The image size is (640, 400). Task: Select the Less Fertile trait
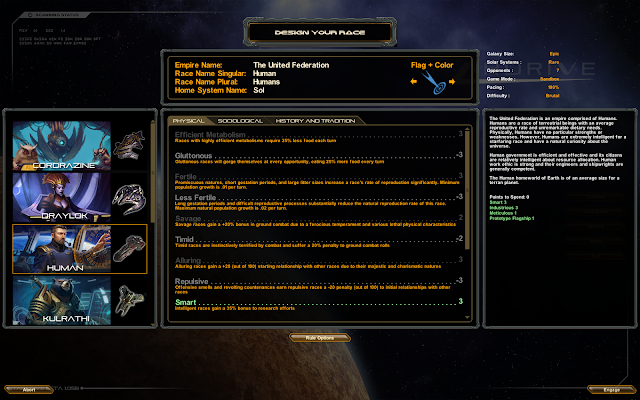pyautogui.click(x=195, y=197)
